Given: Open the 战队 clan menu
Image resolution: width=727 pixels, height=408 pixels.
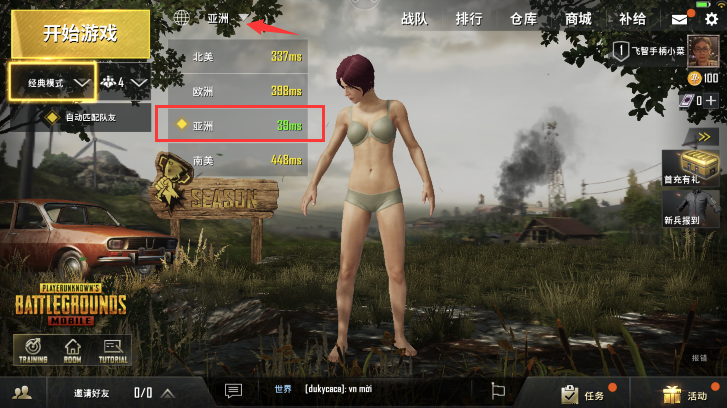Looking at the screenshot, I should pos(414,19).
